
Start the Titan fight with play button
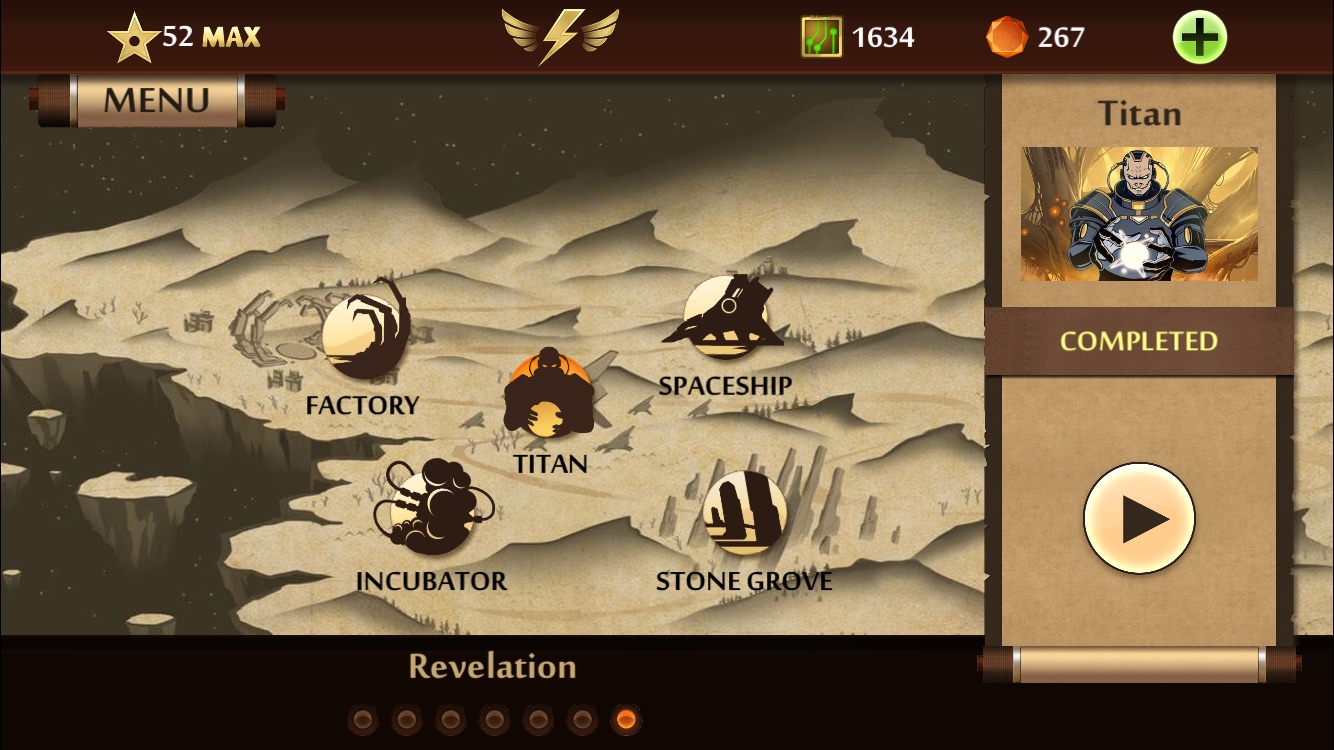1139,518
